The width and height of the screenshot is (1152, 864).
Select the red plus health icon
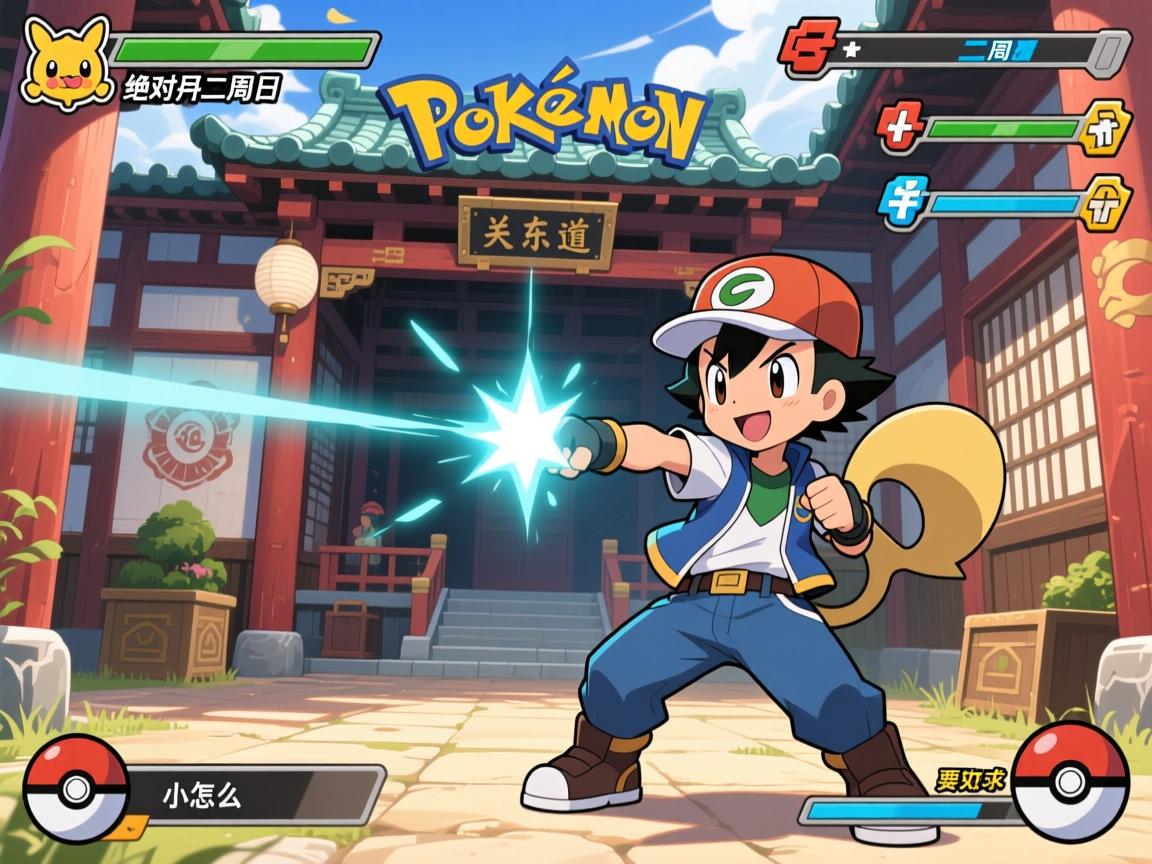tap(902, 127)
